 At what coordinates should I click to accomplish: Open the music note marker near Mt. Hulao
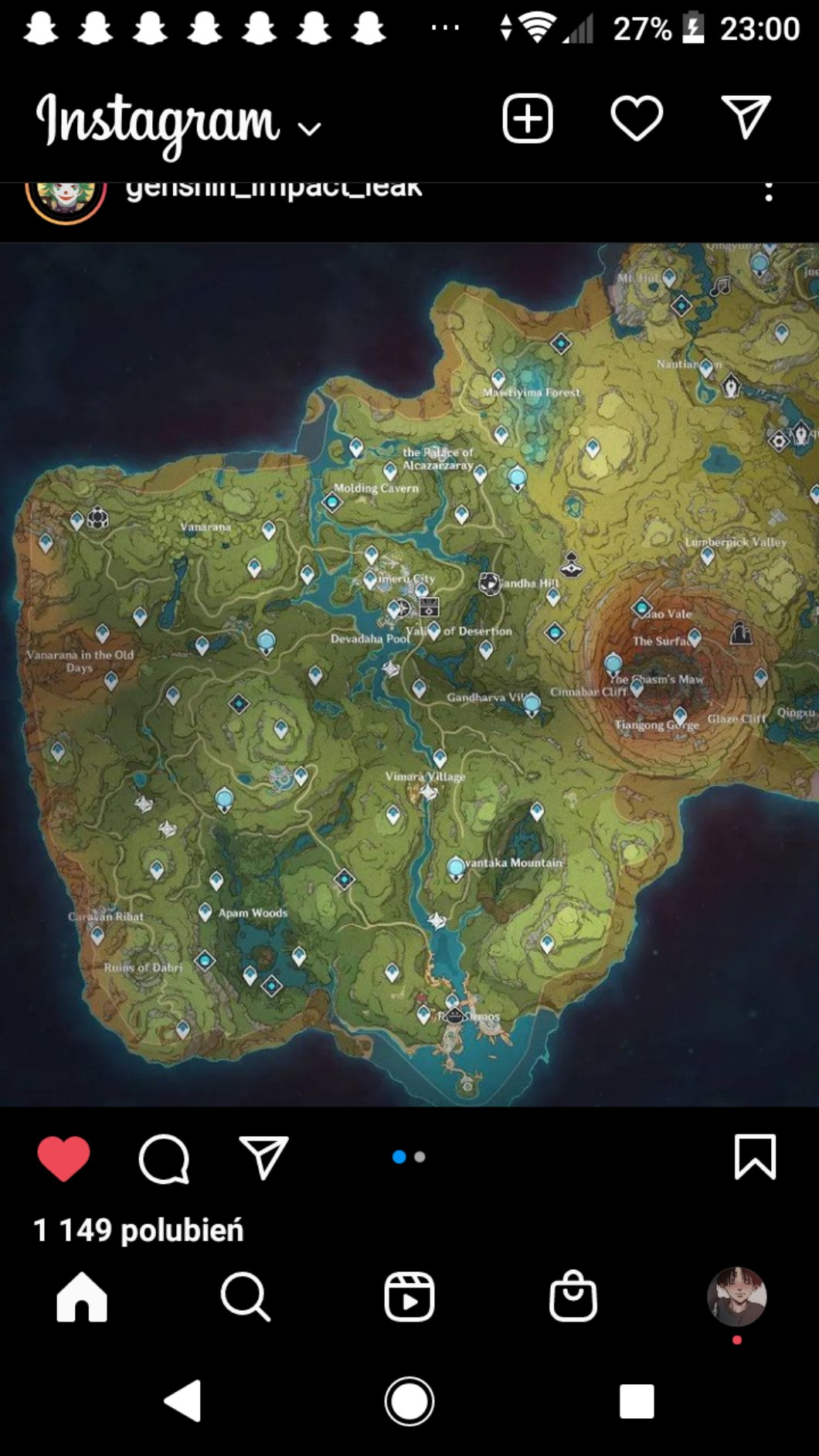tap(720, 287)
